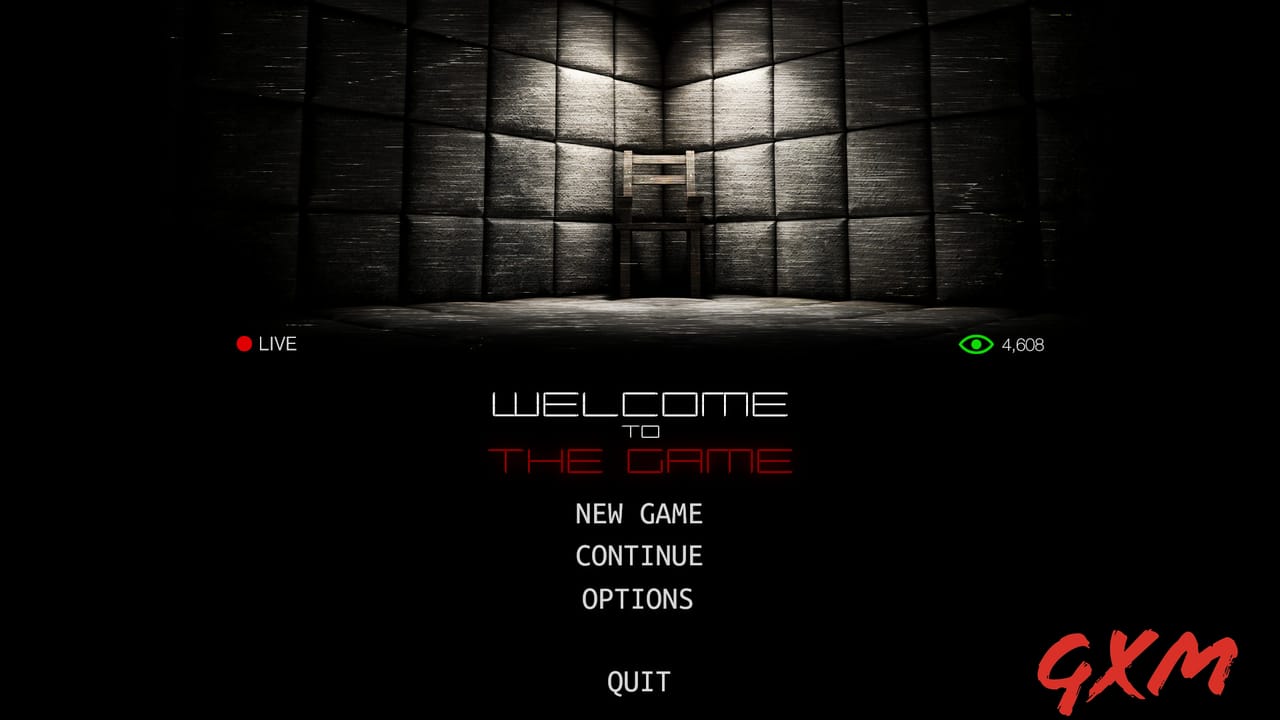Toggle the live stream status indicator
This screenshot has width=1280, height=720.
point(243,344)
